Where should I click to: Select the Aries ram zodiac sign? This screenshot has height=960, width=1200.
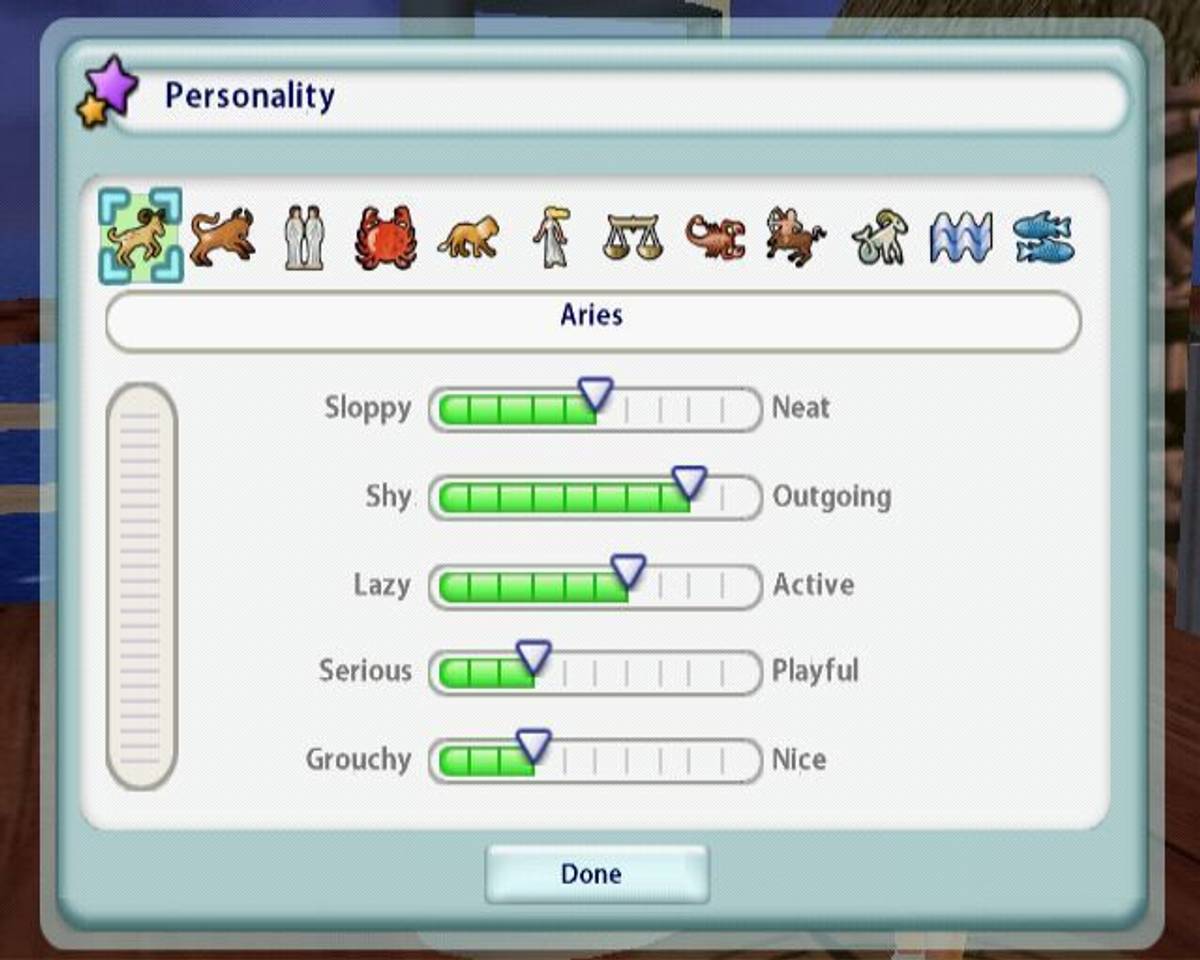(x=140, y=236)
